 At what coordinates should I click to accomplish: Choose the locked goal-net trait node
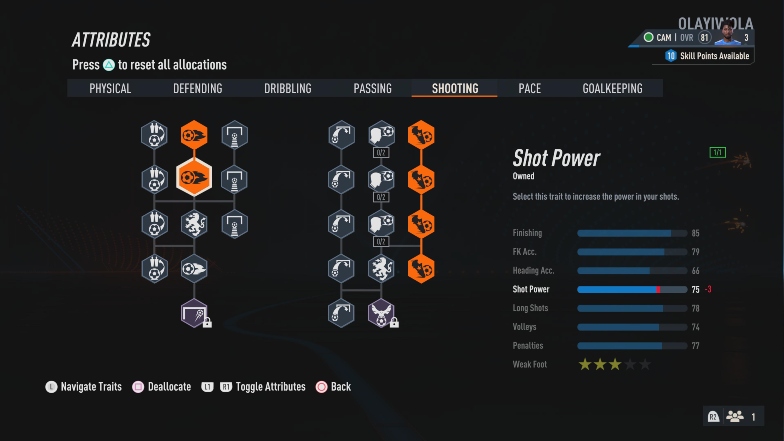click(x=194, y=313)
